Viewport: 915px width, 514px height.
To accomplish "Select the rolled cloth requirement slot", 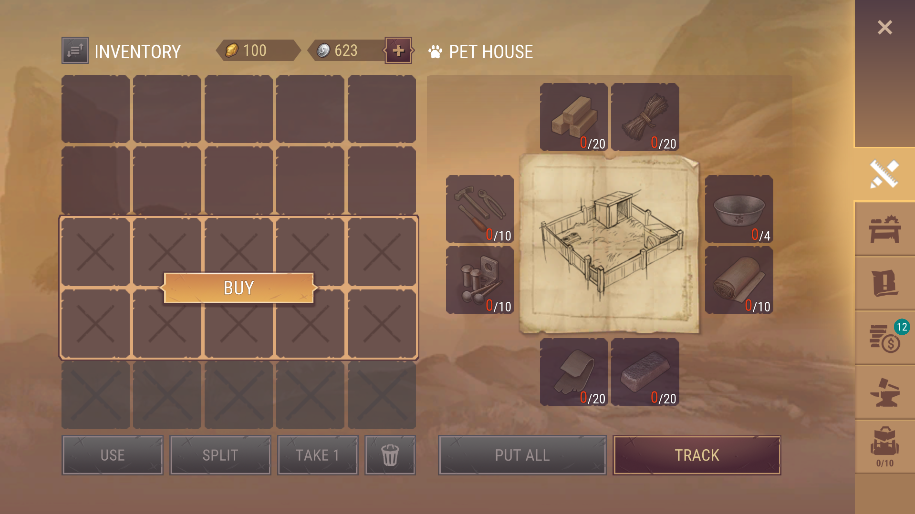I will [739, 280].
